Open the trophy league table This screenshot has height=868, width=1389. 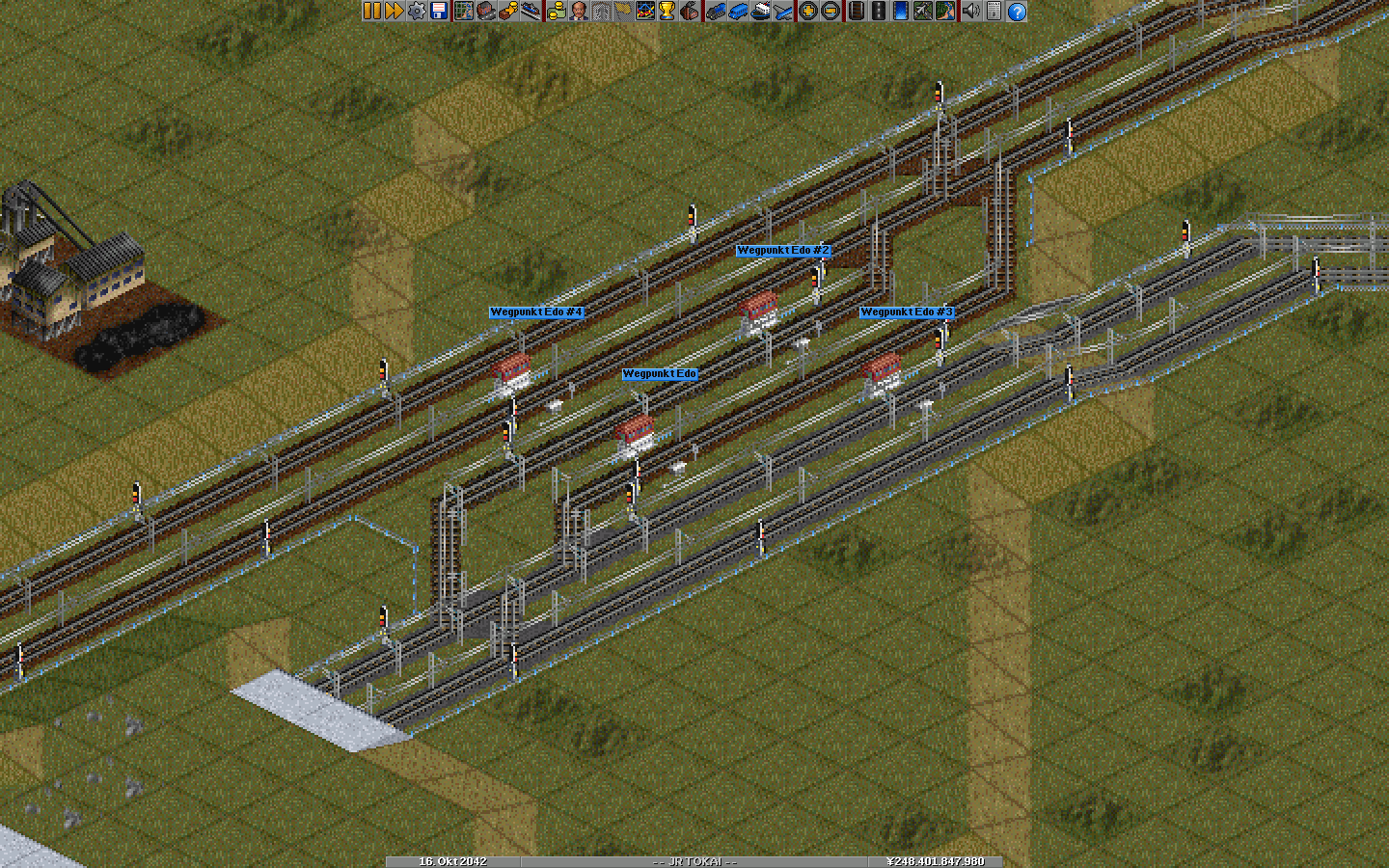[667, 11]
